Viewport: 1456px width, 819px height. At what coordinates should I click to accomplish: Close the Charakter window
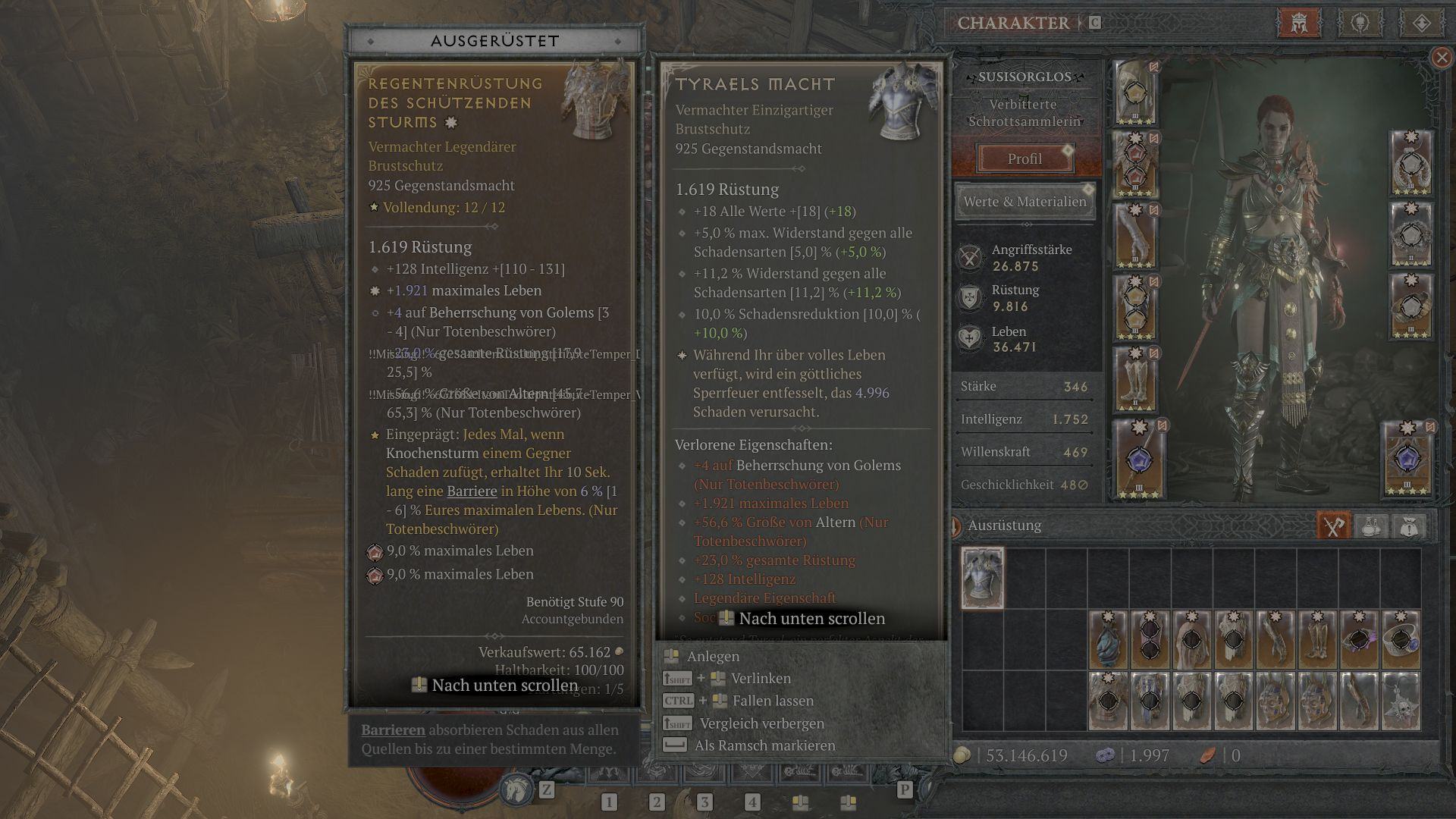[1442, 58]
